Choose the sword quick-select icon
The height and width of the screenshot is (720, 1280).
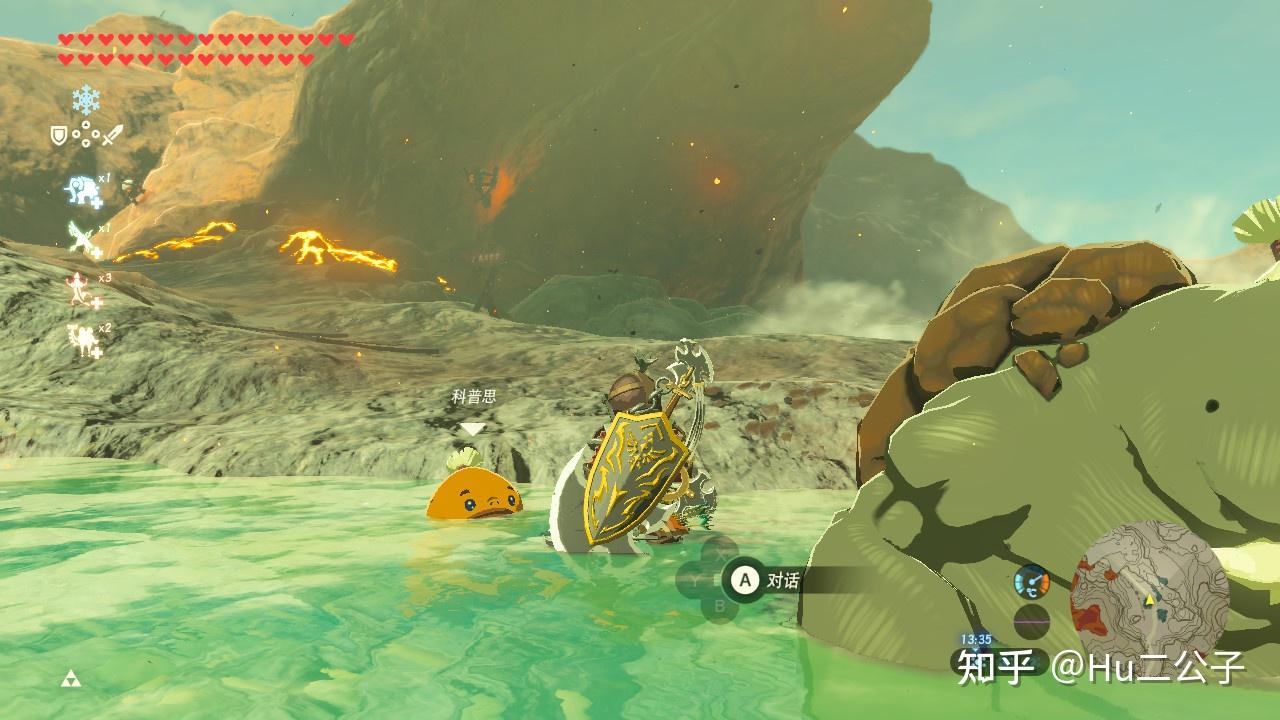click(x=112, y=134)
